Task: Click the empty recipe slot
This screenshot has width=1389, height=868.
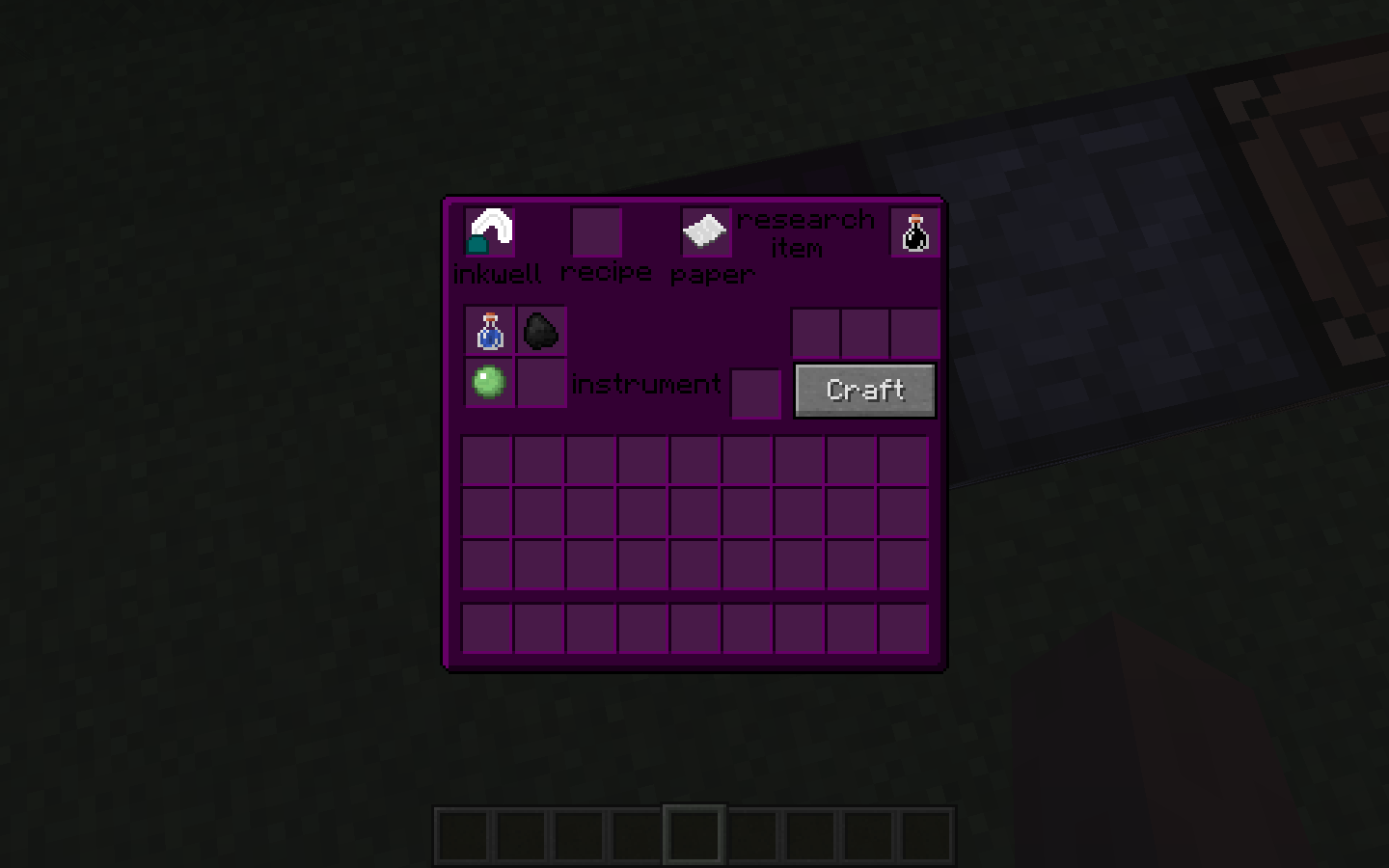Action: coord(598,231)
